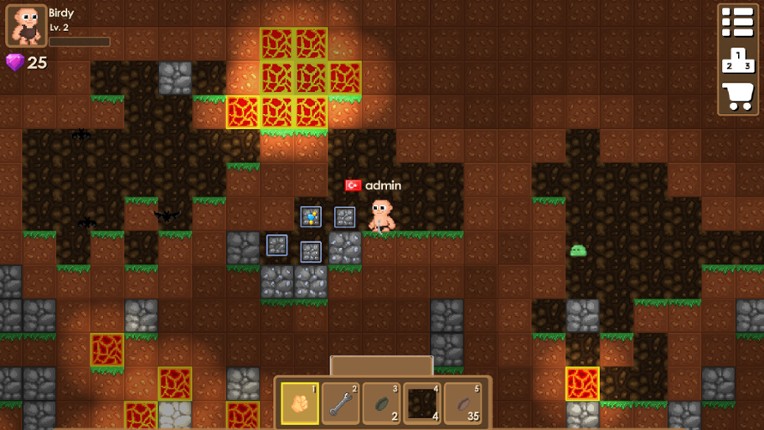Screen dimensions: 764x430
Task: Choose the dark green seed in slot 3
Action: 381,403
